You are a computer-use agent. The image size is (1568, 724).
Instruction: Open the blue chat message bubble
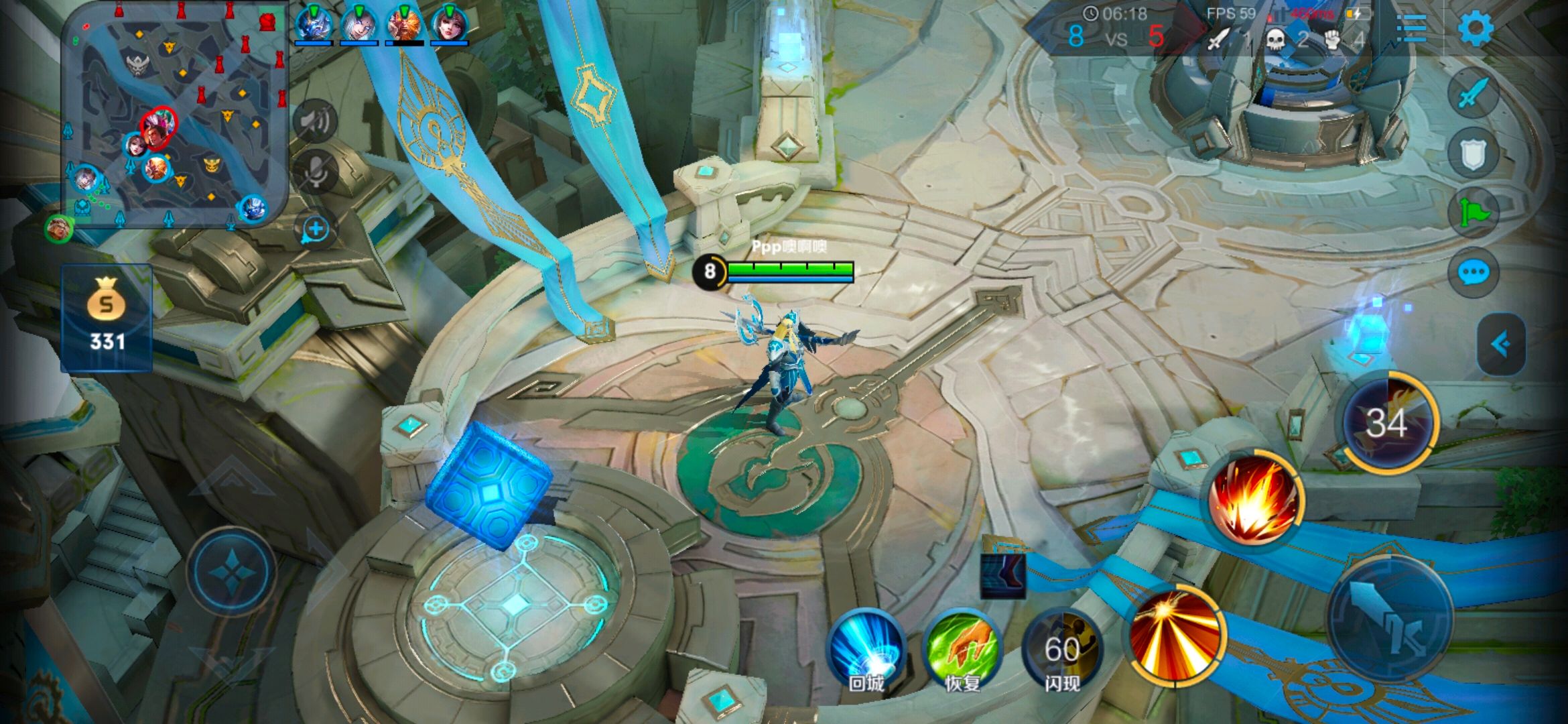coord(1472,272)
